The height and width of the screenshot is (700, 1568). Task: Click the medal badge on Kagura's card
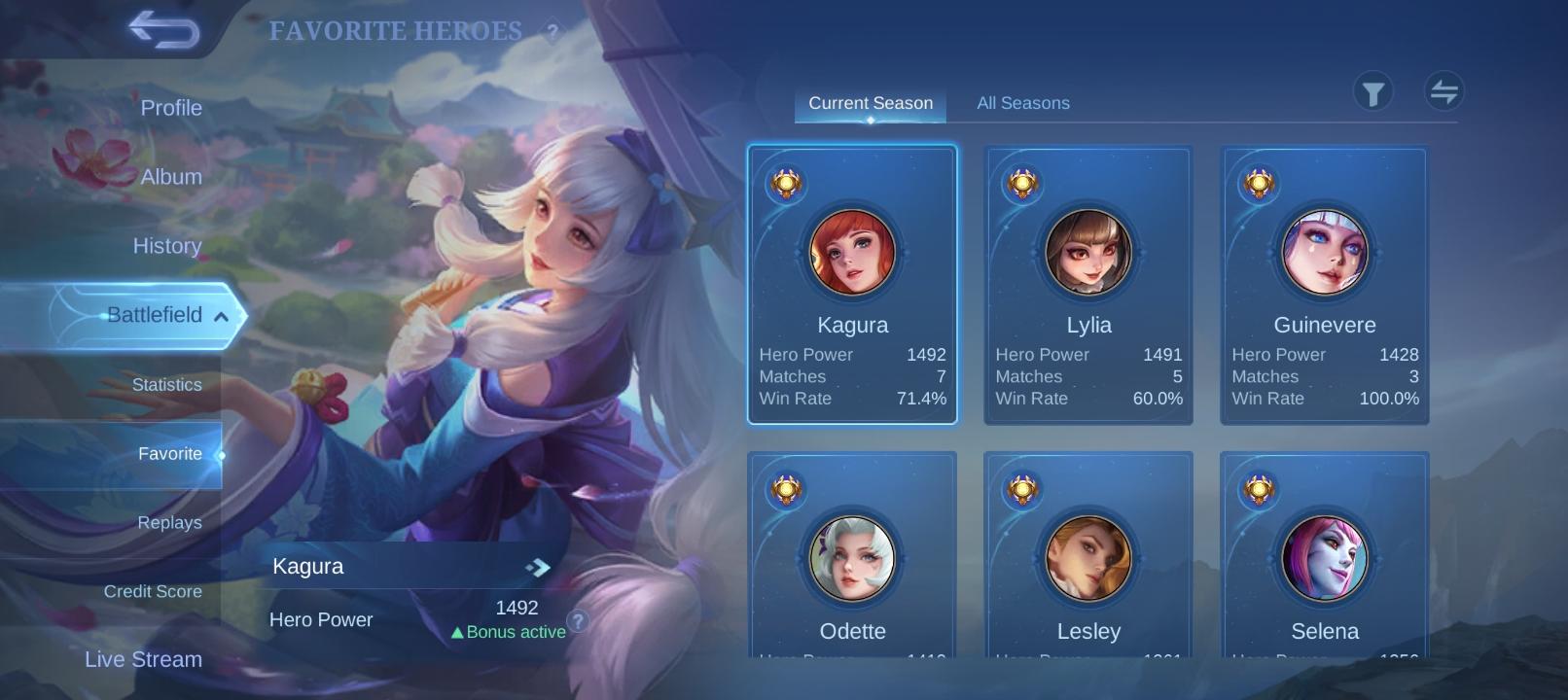click(x=786, y=185)
